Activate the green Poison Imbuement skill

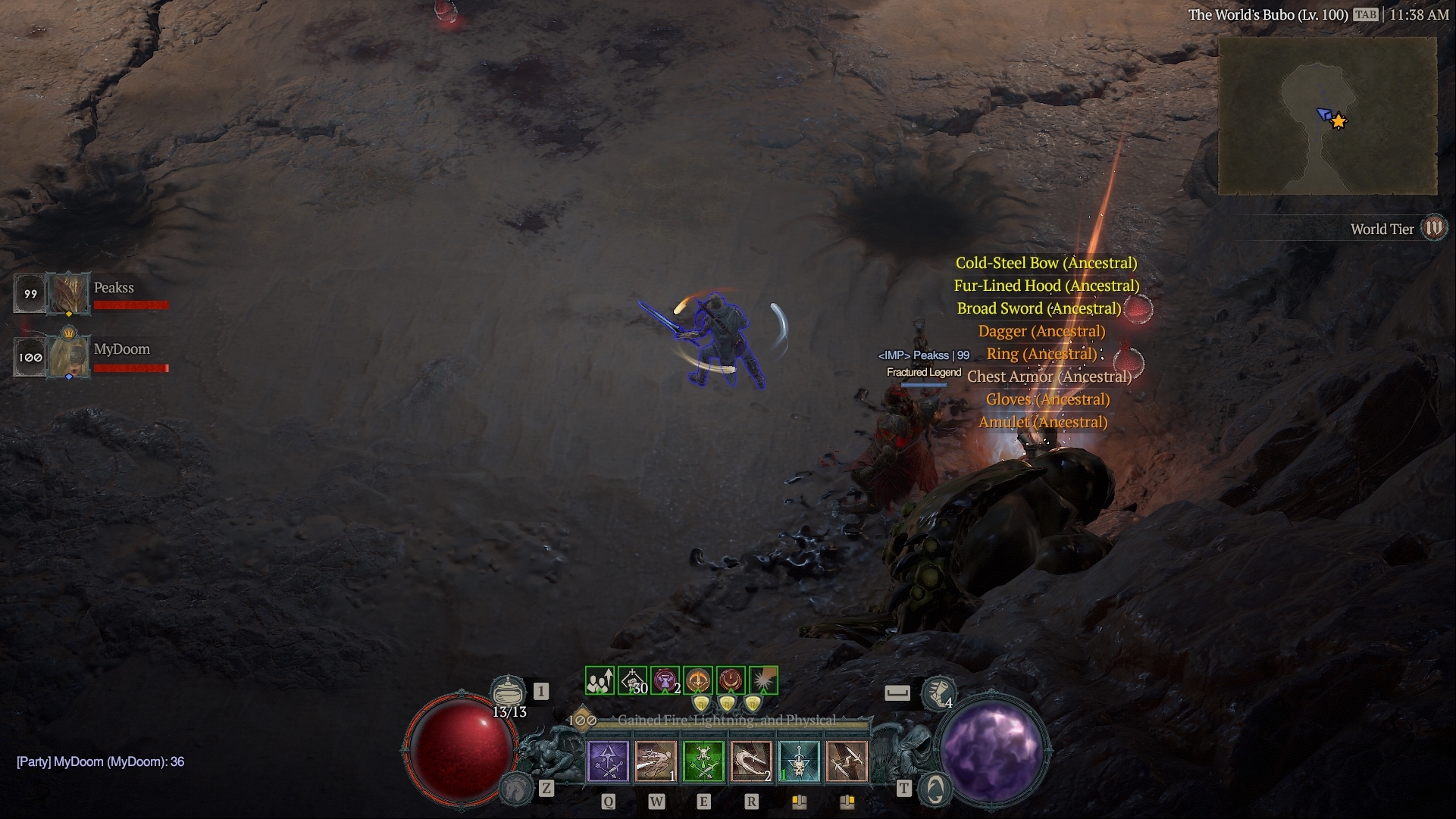703,761
